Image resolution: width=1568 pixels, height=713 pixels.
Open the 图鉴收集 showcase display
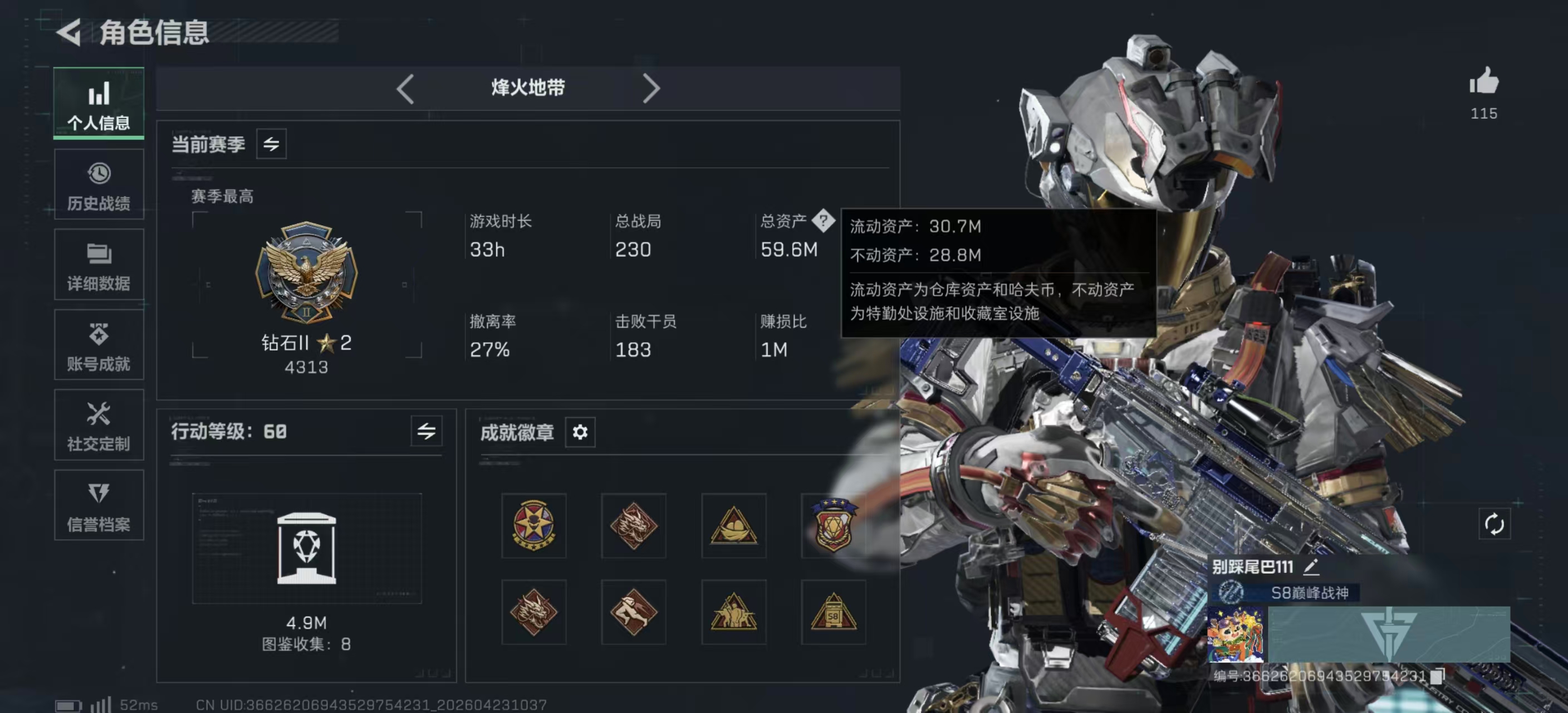coord(306,548)
